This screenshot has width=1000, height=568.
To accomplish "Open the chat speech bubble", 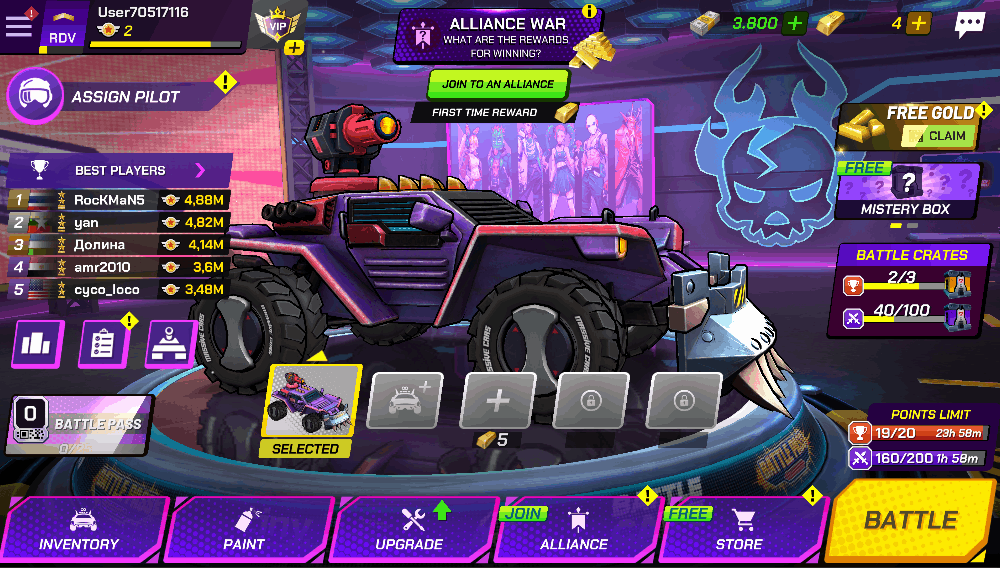I will pyautogui.click(x=969, y=24).
